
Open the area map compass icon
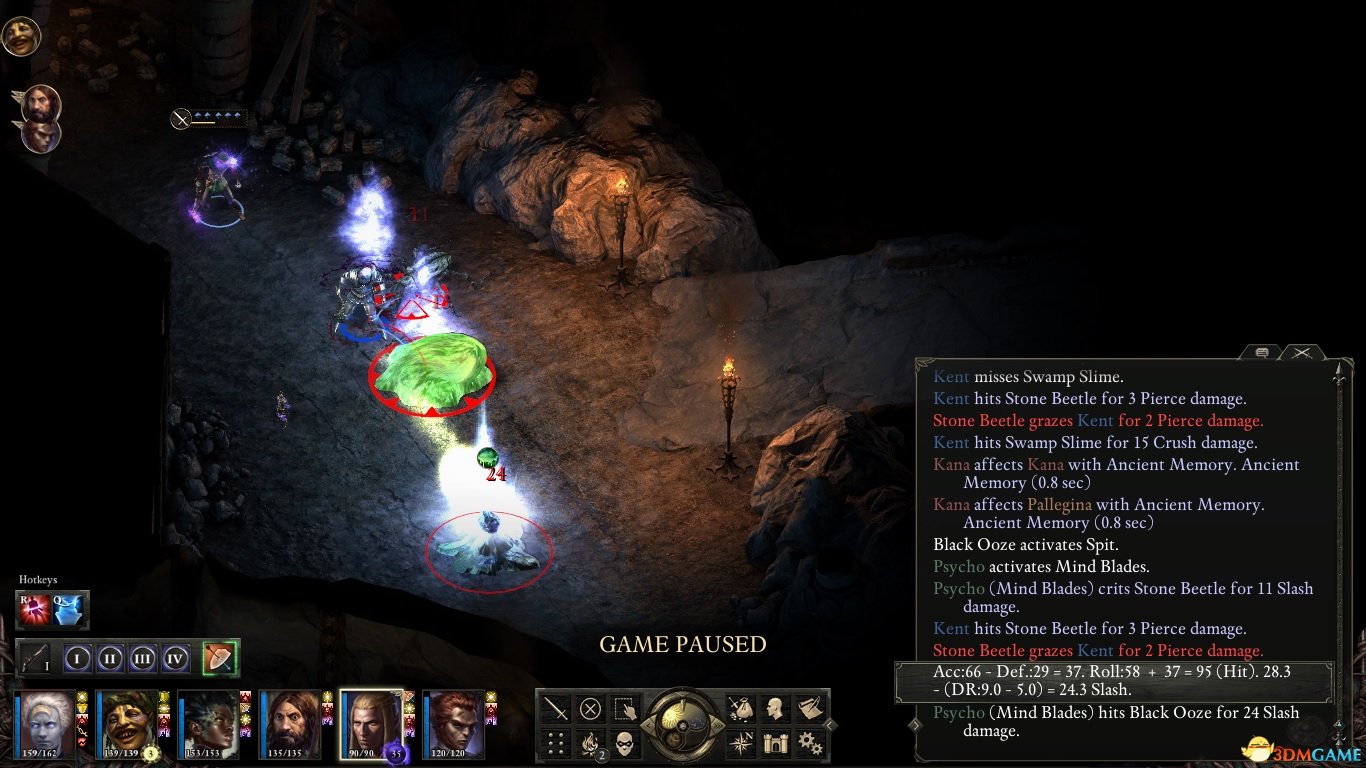click(741, 743)
